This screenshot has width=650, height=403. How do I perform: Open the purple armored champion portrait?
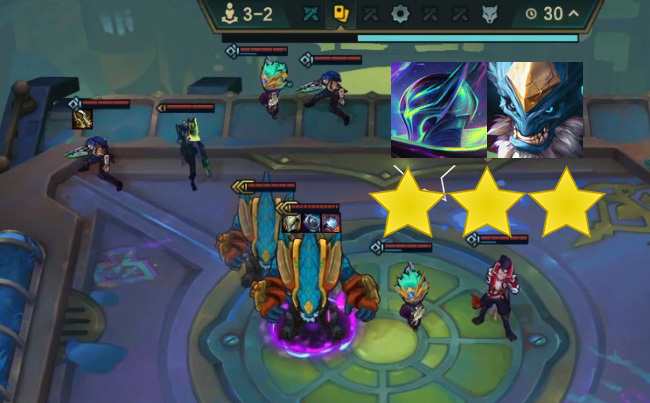(x=438, y=109)
